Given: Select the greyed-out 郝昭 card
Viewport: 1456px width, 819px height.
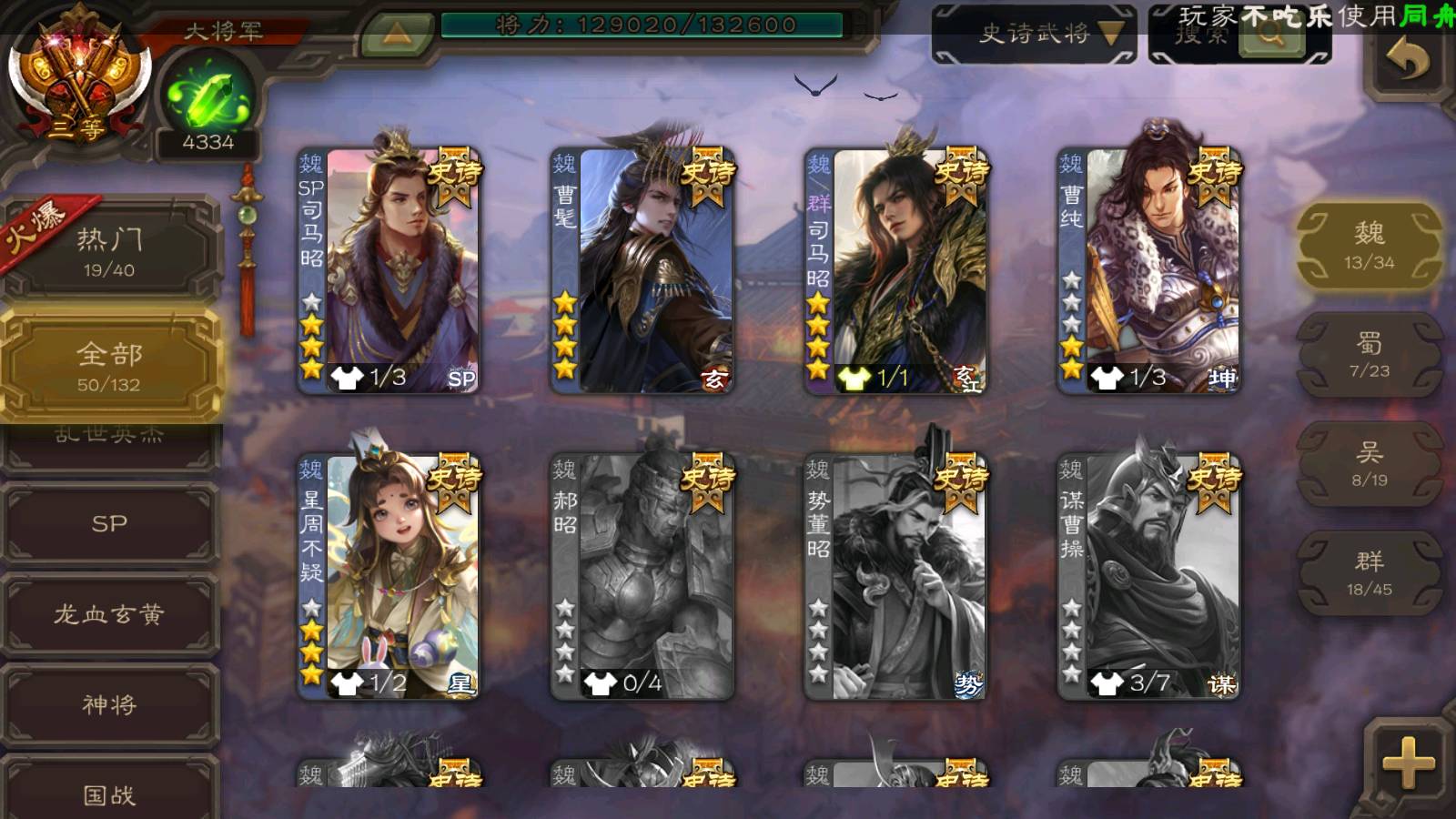Looking at the screenshot, I should click(642, 577).
